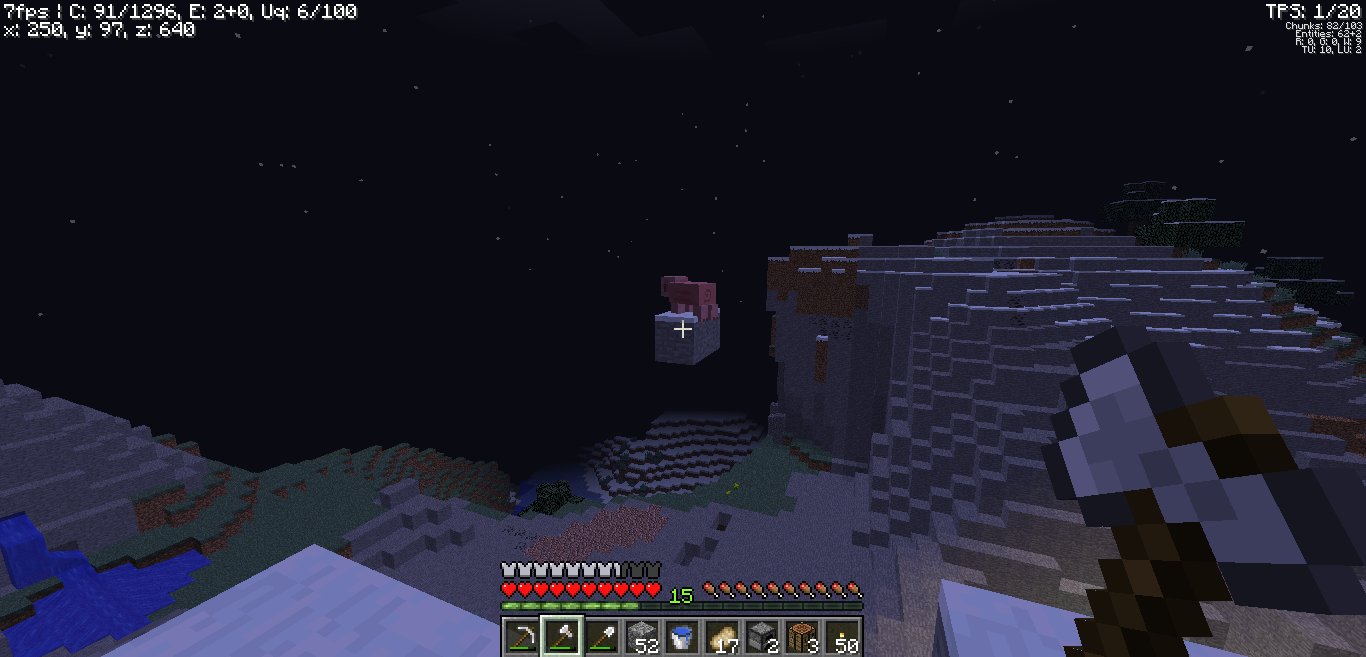Select the axe hotbar slot

tap(561, 636)
